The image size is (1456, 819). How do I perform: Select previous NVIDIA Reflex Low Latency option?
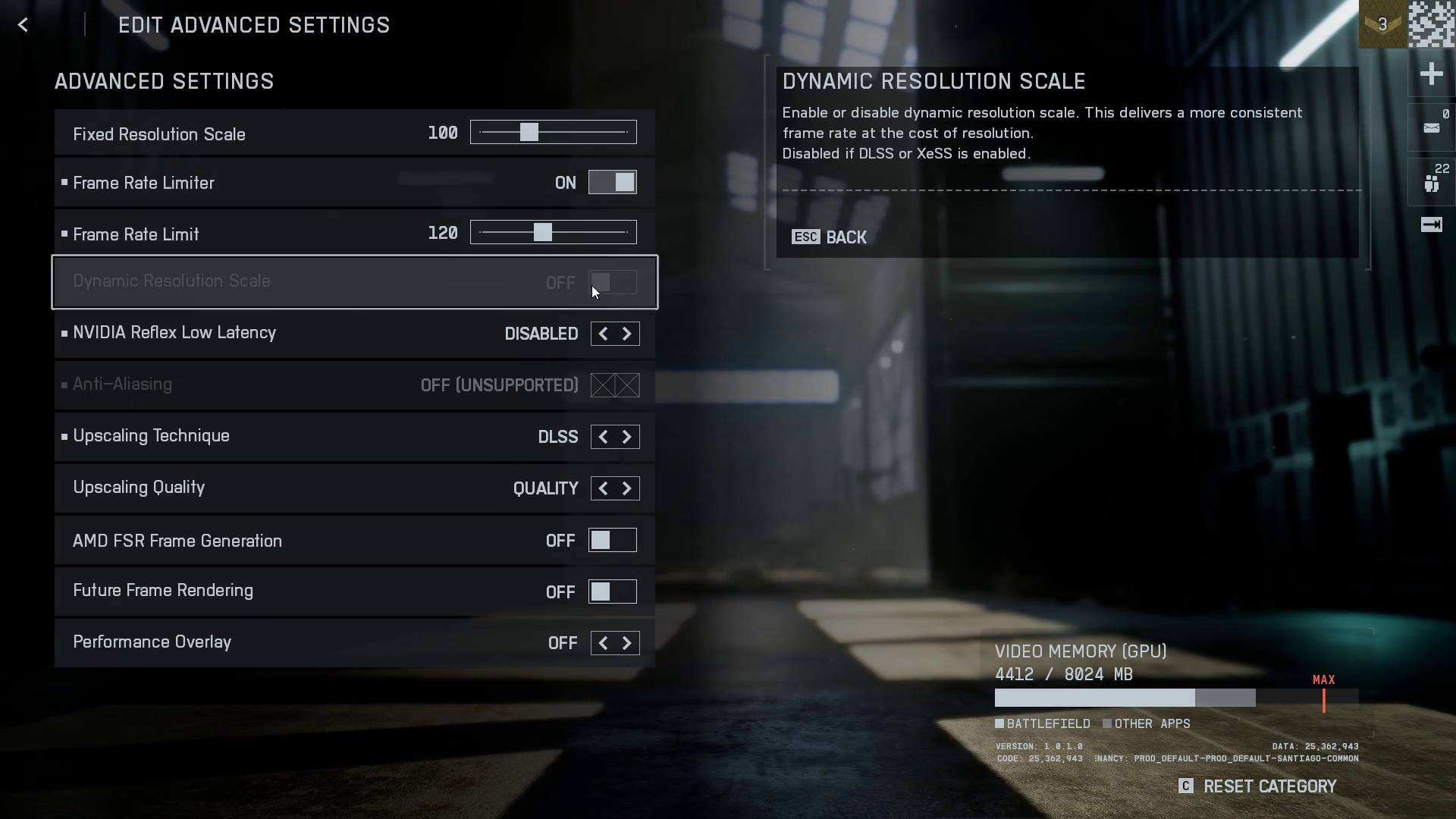(603, 334)
